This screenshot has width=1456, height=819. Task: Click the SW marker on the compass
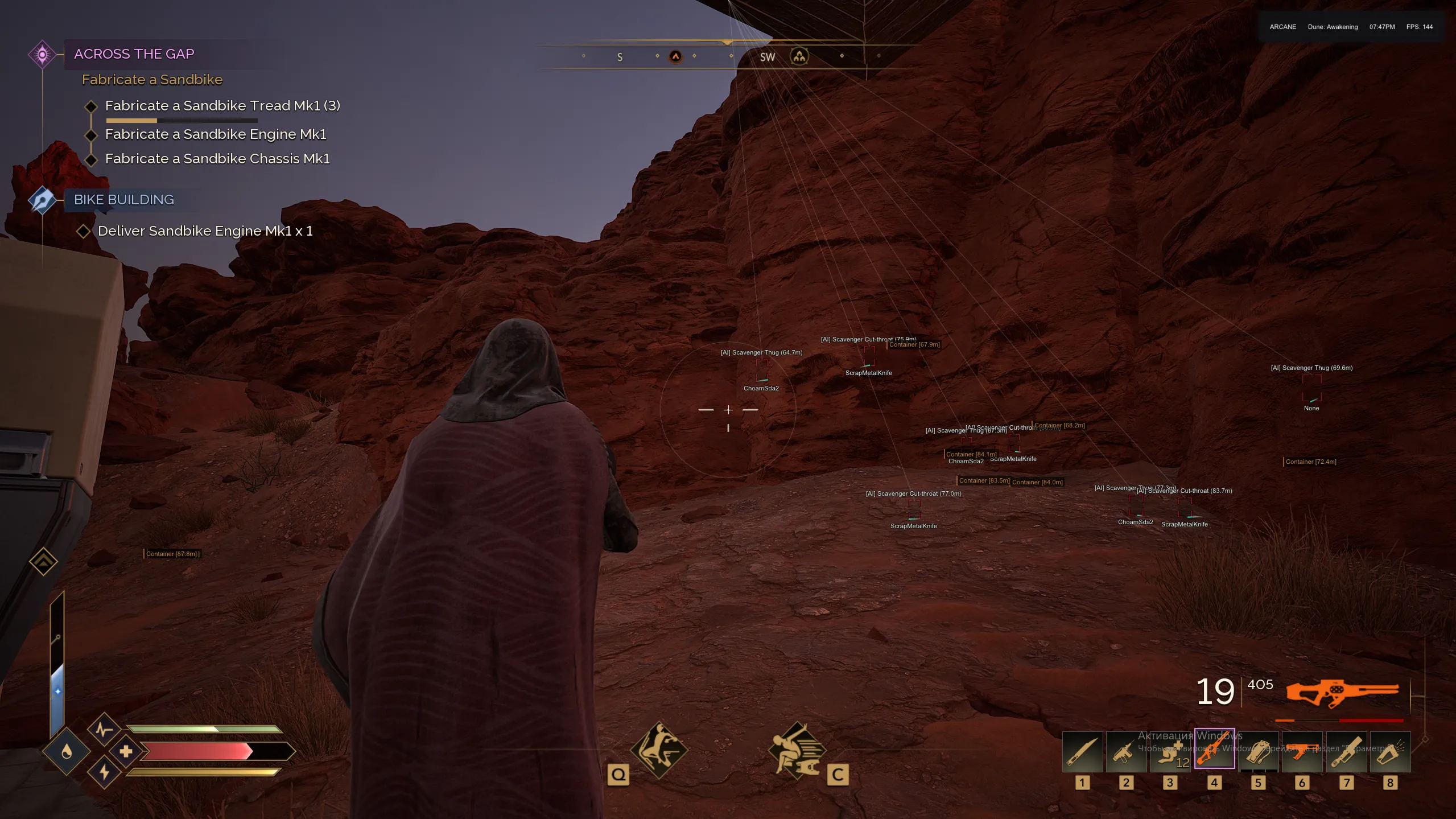(x=766, y=56)
